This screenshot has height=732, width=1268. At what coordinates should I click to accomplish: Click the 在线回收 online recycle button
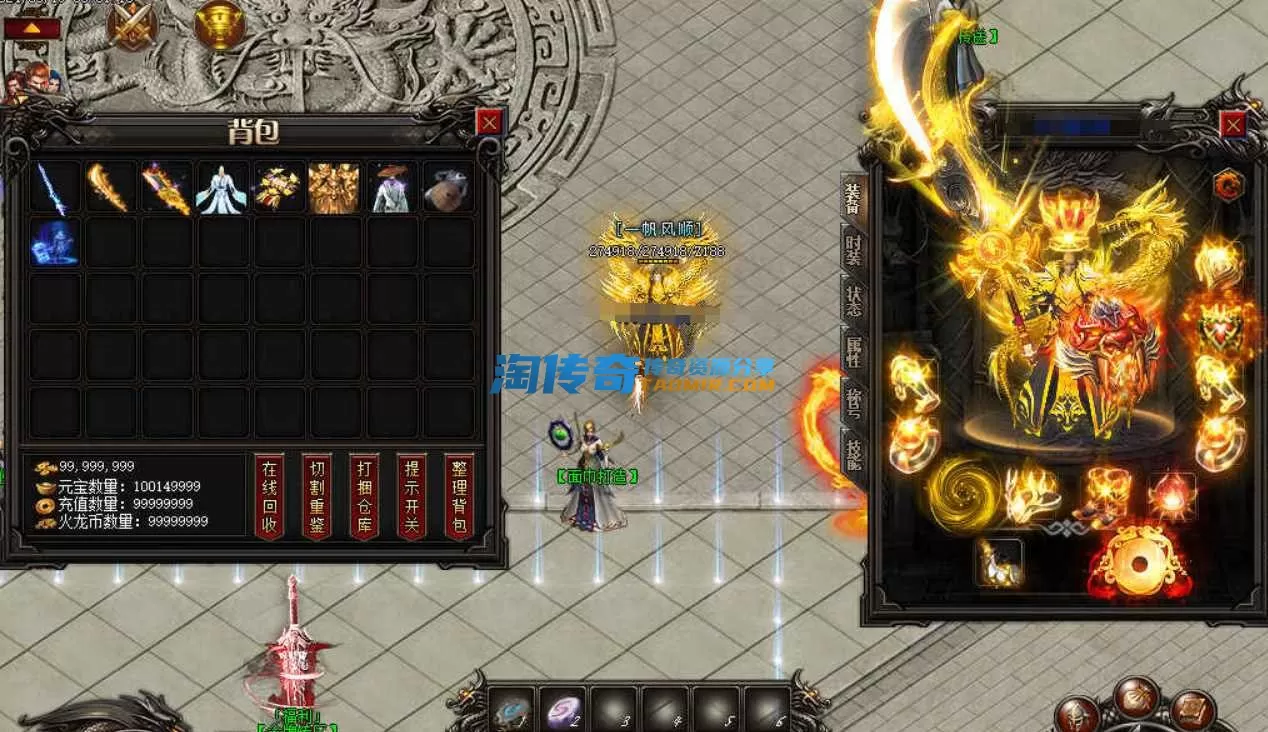[269, 497]
